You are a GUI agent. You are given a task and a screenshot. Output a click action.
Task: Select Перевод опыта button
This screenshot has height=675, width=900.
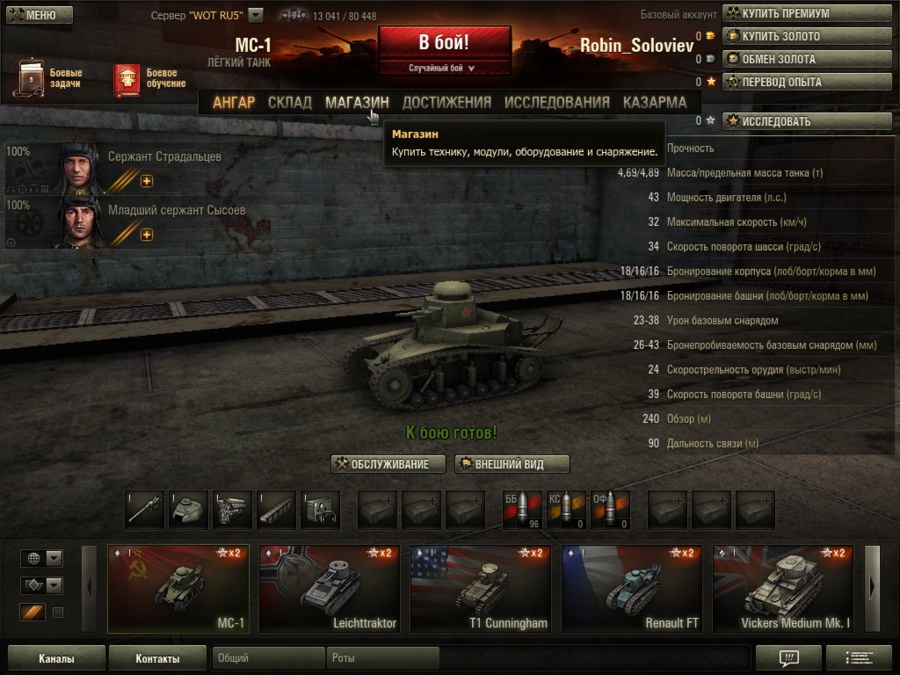pyautogui.click(x=807, y=82)
